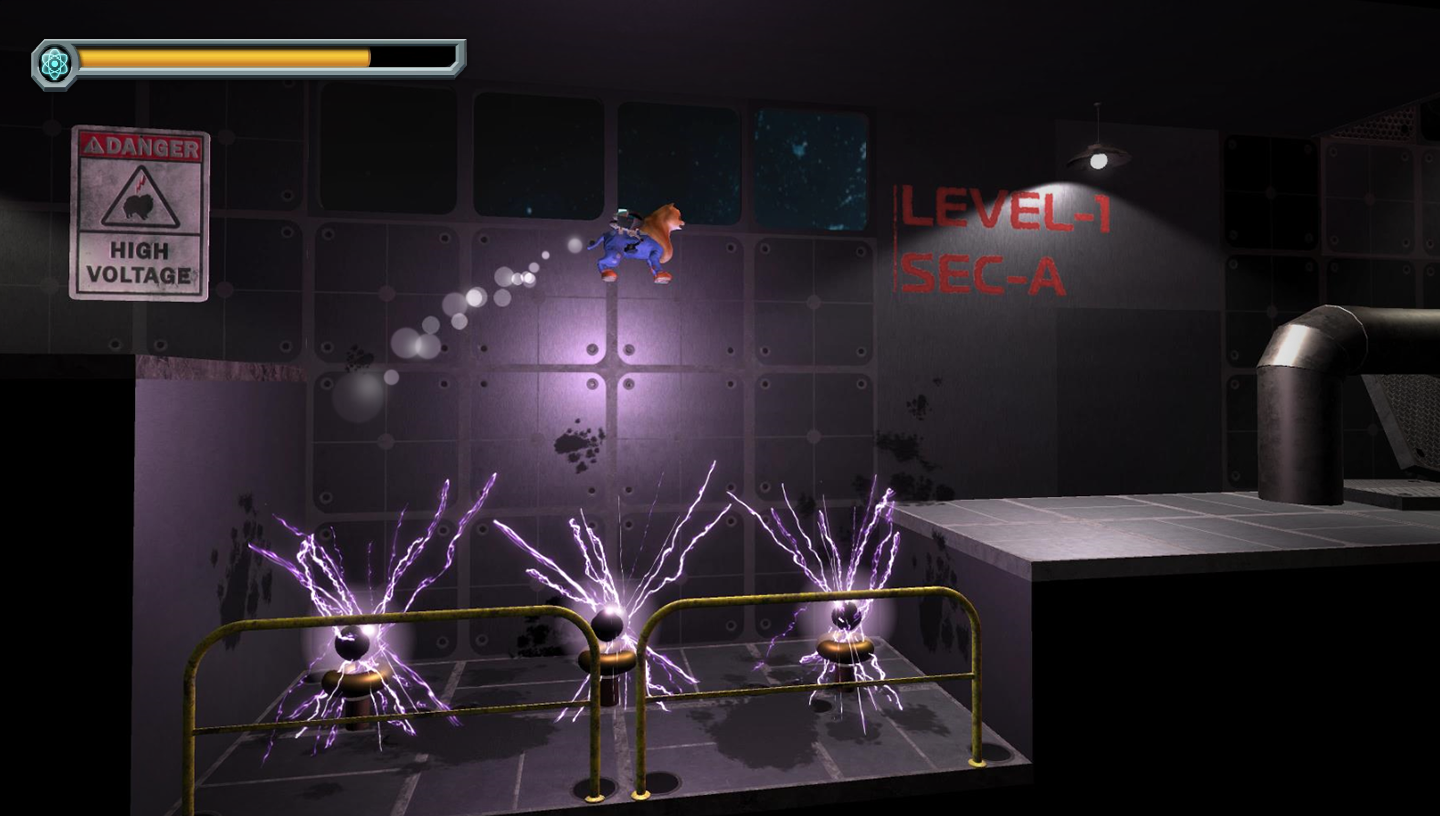The height and width of the screenshot is (816, 1440).
Task: Click the atom energy icon
Action: pyautogui.click(x=54, y=64)
